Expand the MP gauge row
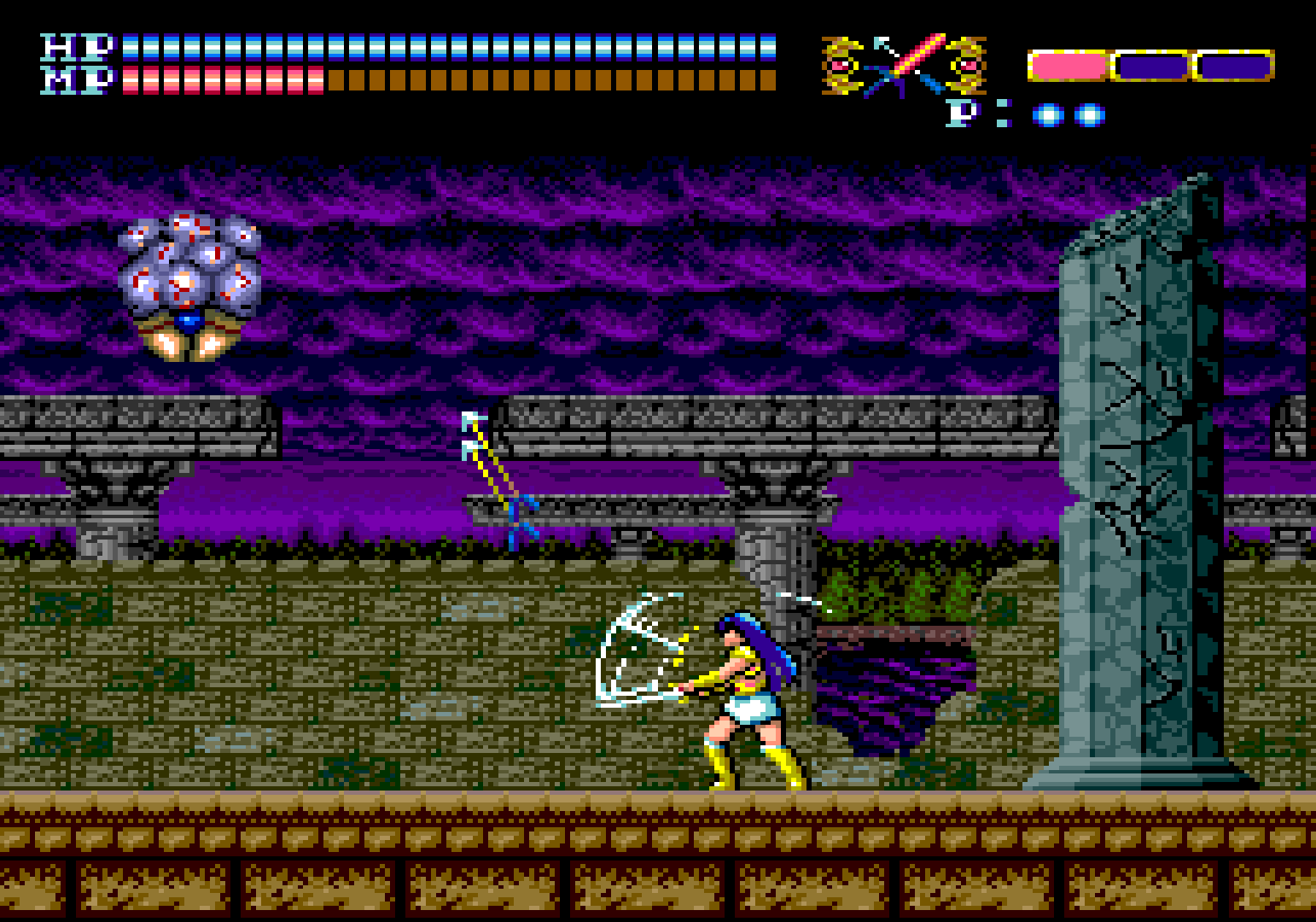1316x922 pixels. [x=427, y=81]
